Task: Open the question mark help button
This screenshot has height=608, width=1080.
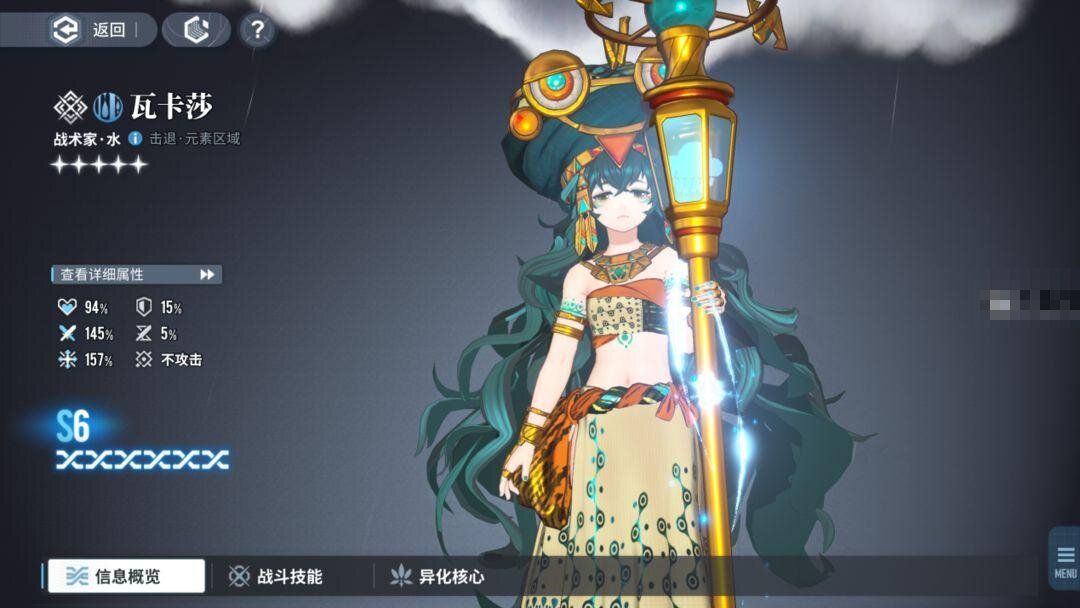Action: (257, 30)
